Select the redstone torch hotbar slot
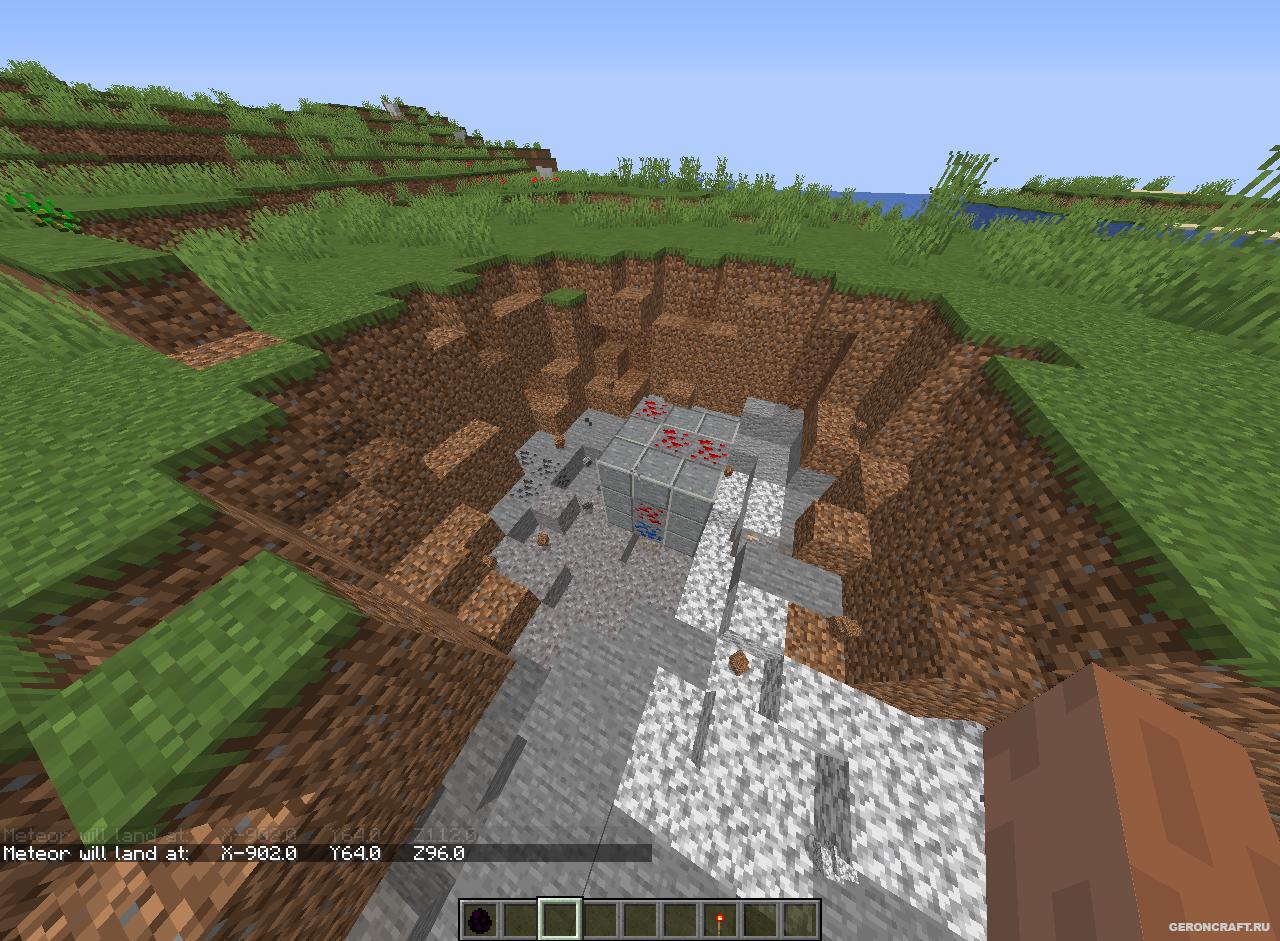 720,919
